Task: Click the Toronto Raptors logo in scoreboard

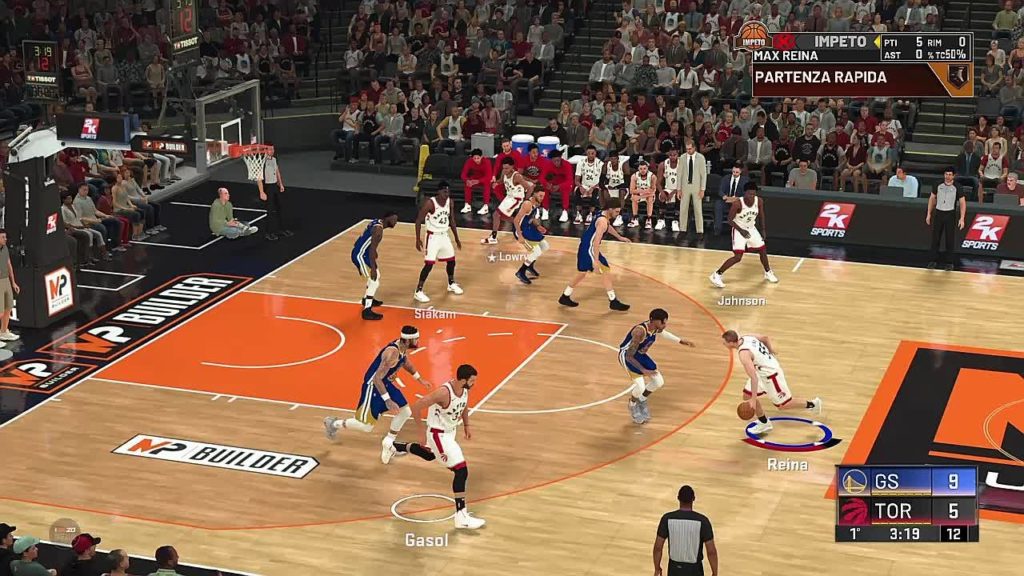Action: click(x=853, y=510)
